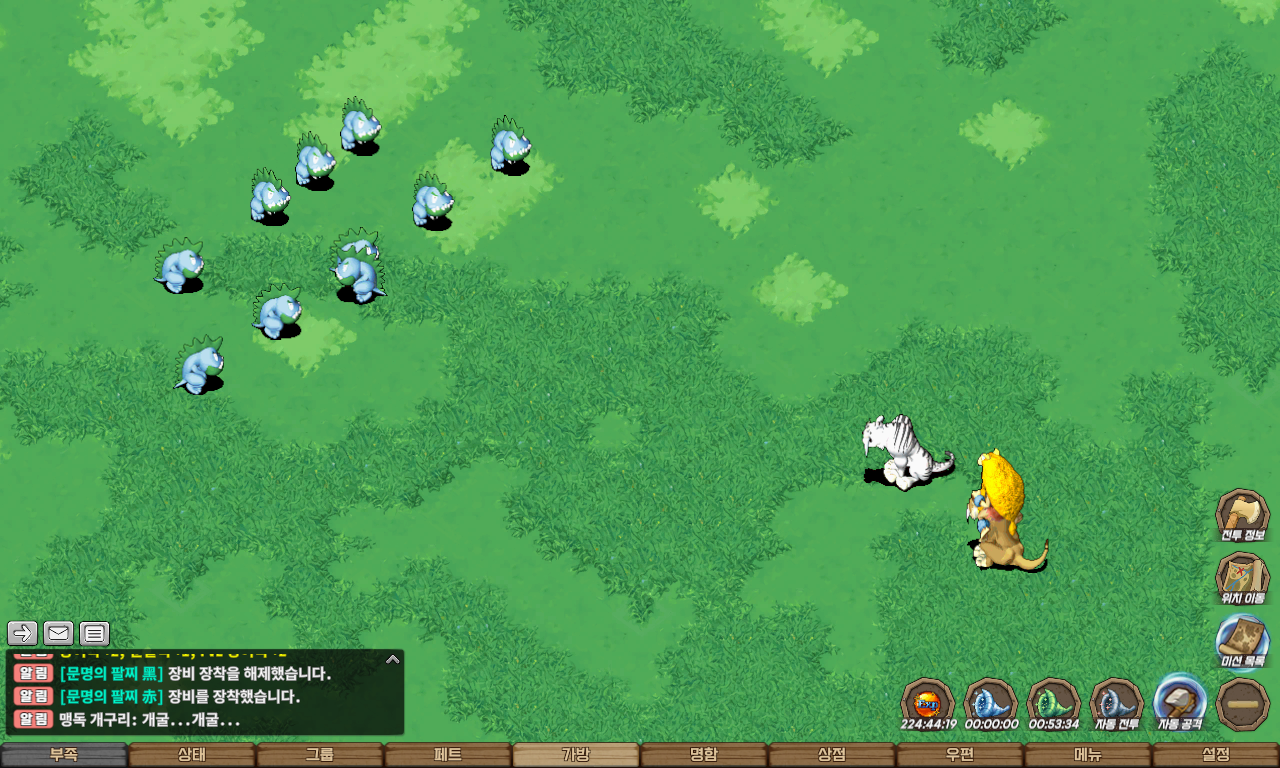The height and width of the screenshot is (768, 1280).
Task: Open the 가방 (bag) inventory
Action: pyautogui.click(x=576, y=755)
